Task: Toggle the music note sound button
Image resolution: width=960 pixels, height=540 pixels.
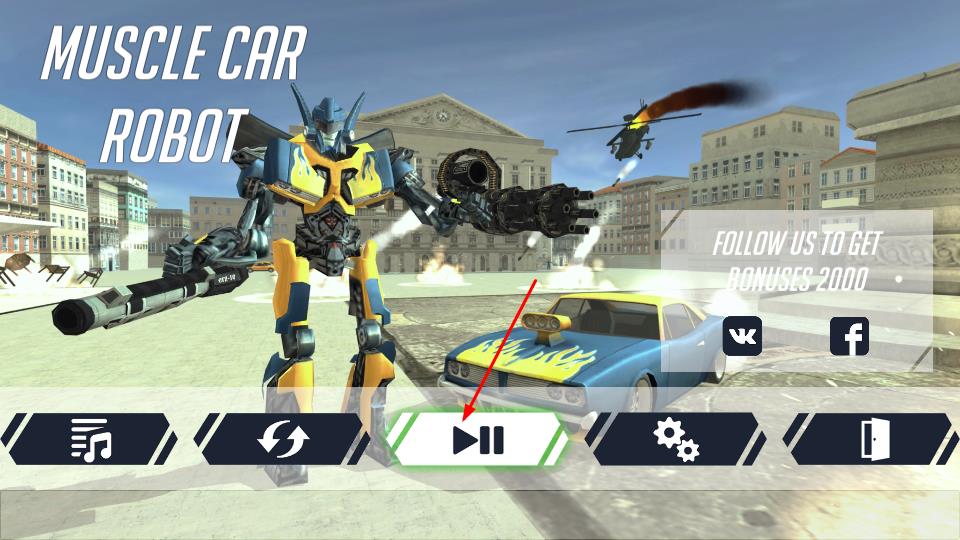Action: [90, 439]
